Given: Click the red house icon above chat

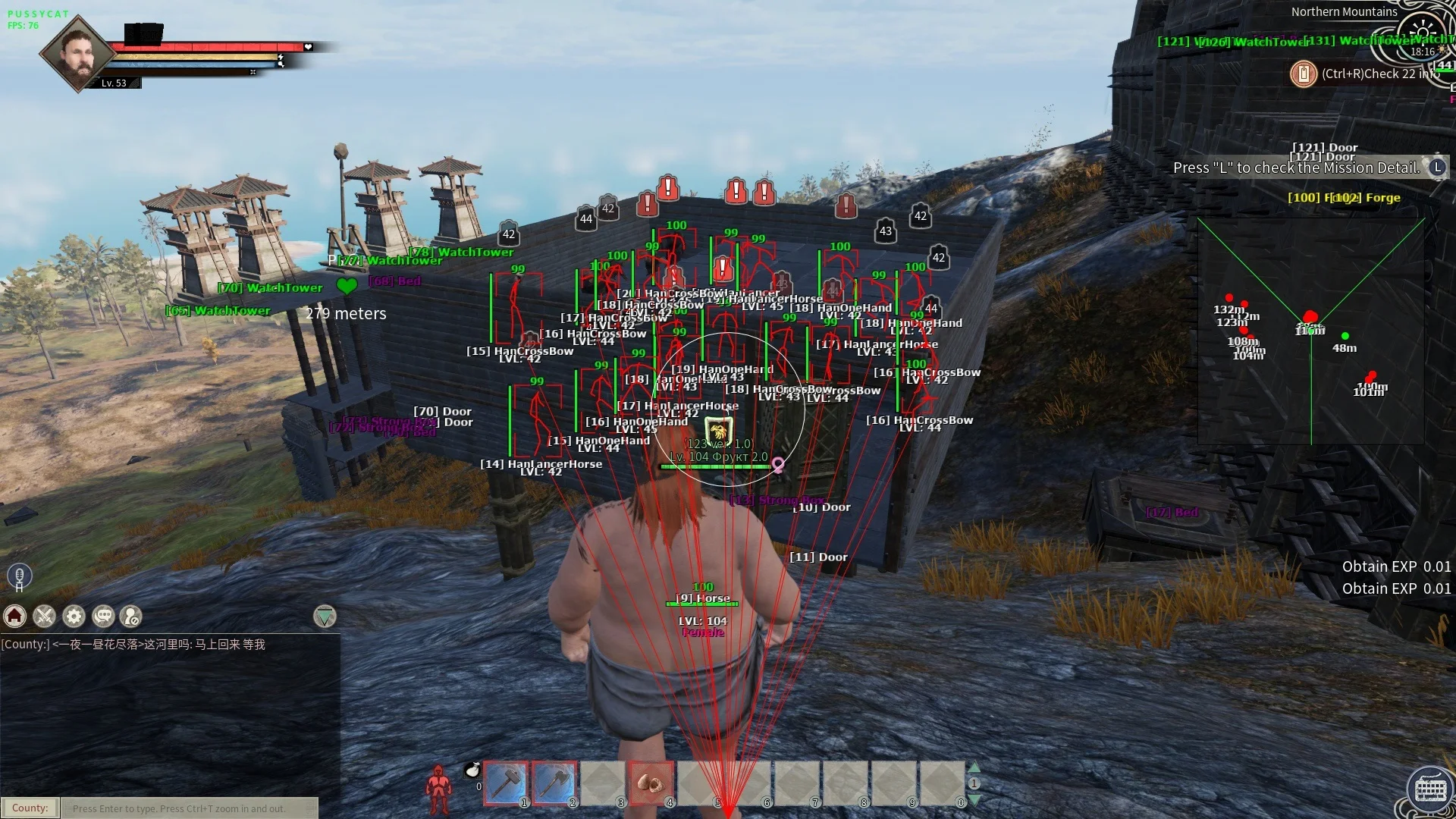Looking at the screenshot, I should [15, 617].
